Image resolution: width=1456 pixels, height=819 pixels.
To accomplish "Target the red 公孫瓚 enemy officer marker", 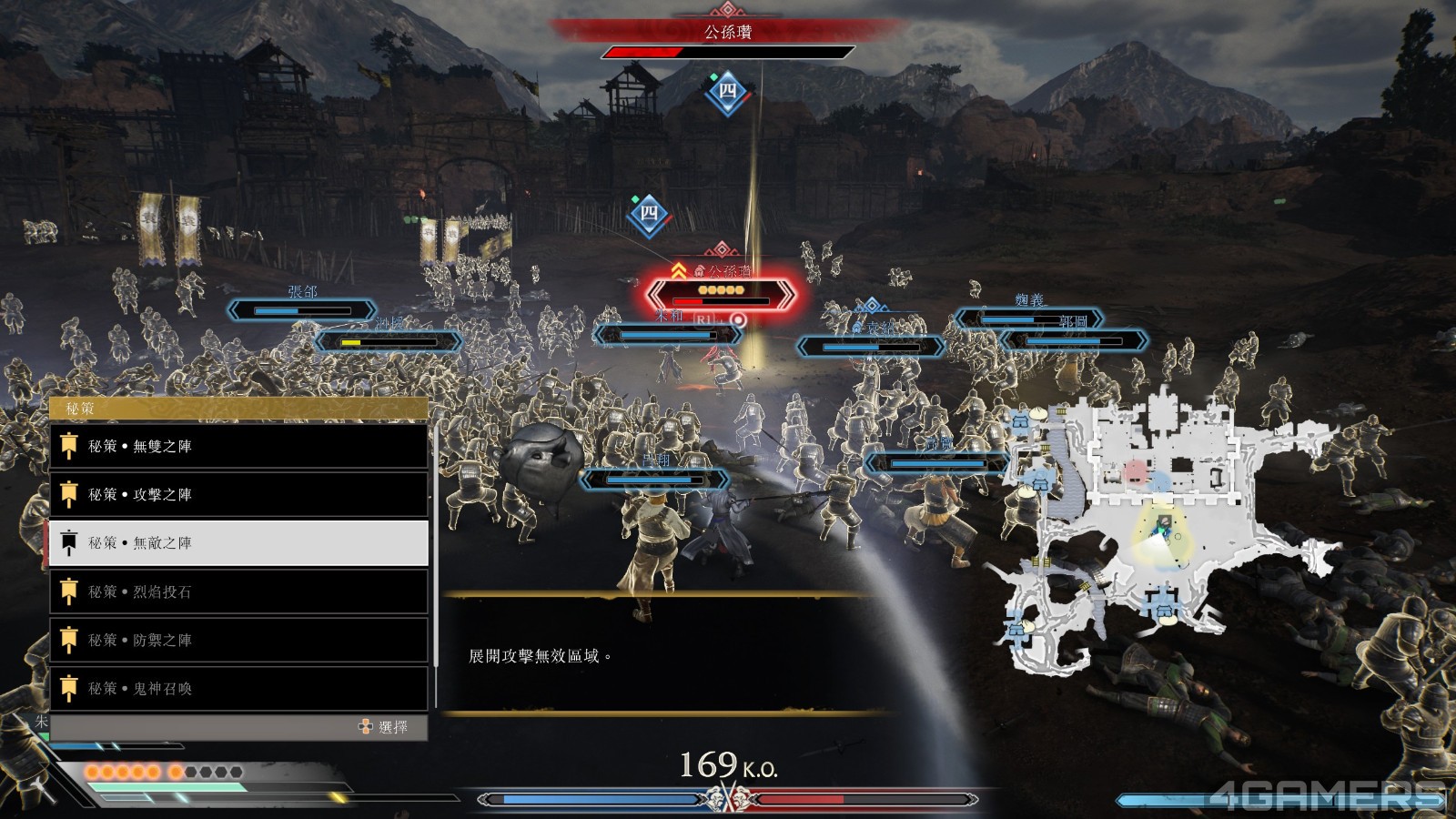I will point(721,293).
